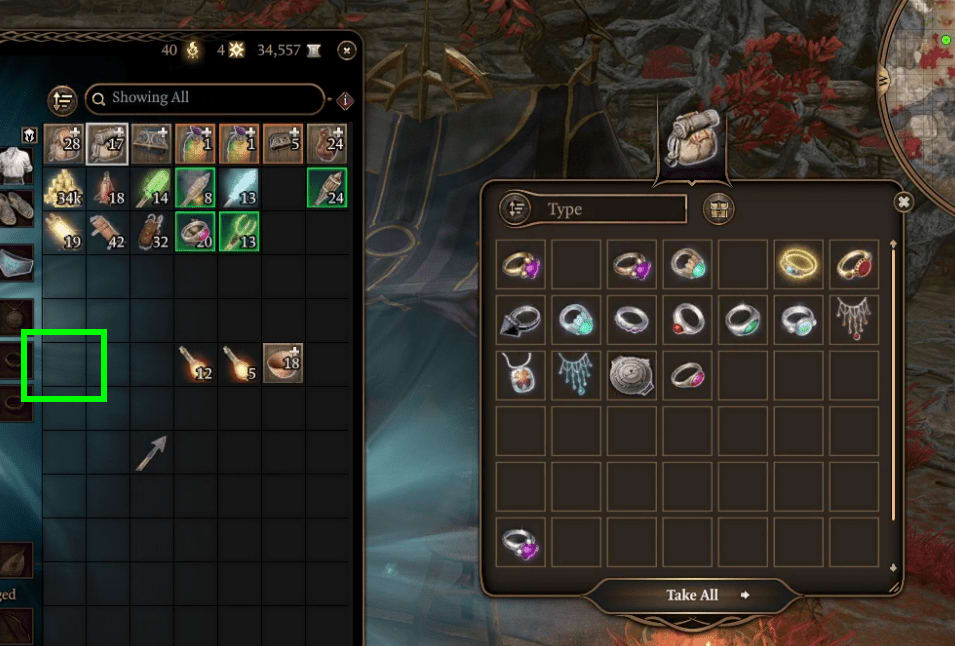The width and height of the screenshot is (955, 646).
Task: Select the arrow item in the inventory
Action: coord(152,452)
